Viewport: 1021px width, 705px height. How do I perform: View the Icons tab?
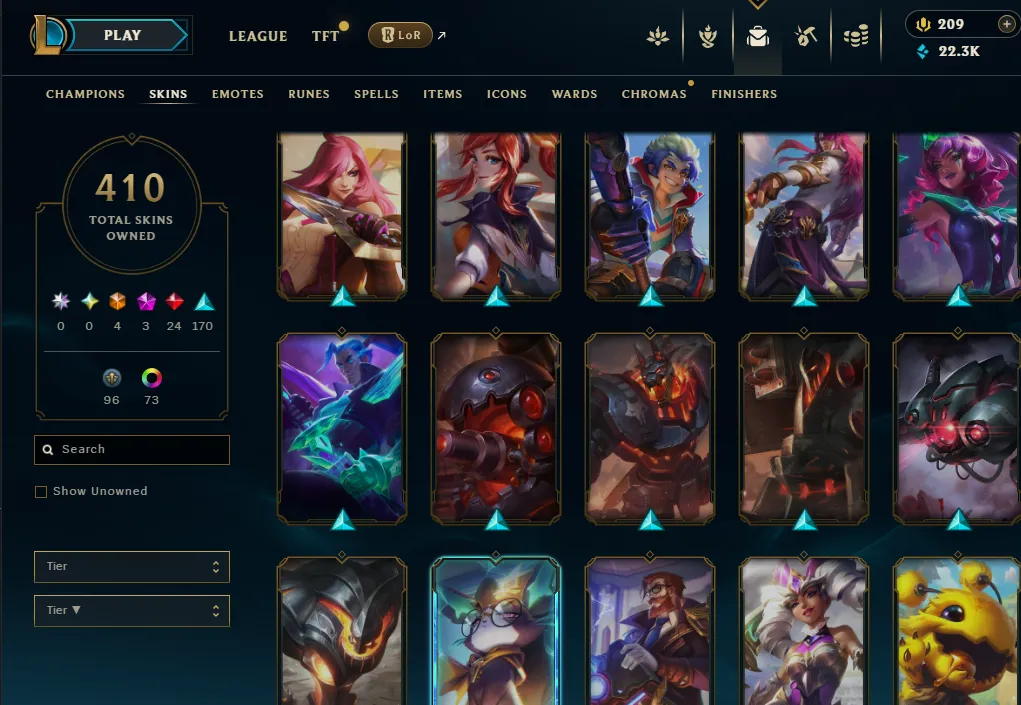[507, 94]
